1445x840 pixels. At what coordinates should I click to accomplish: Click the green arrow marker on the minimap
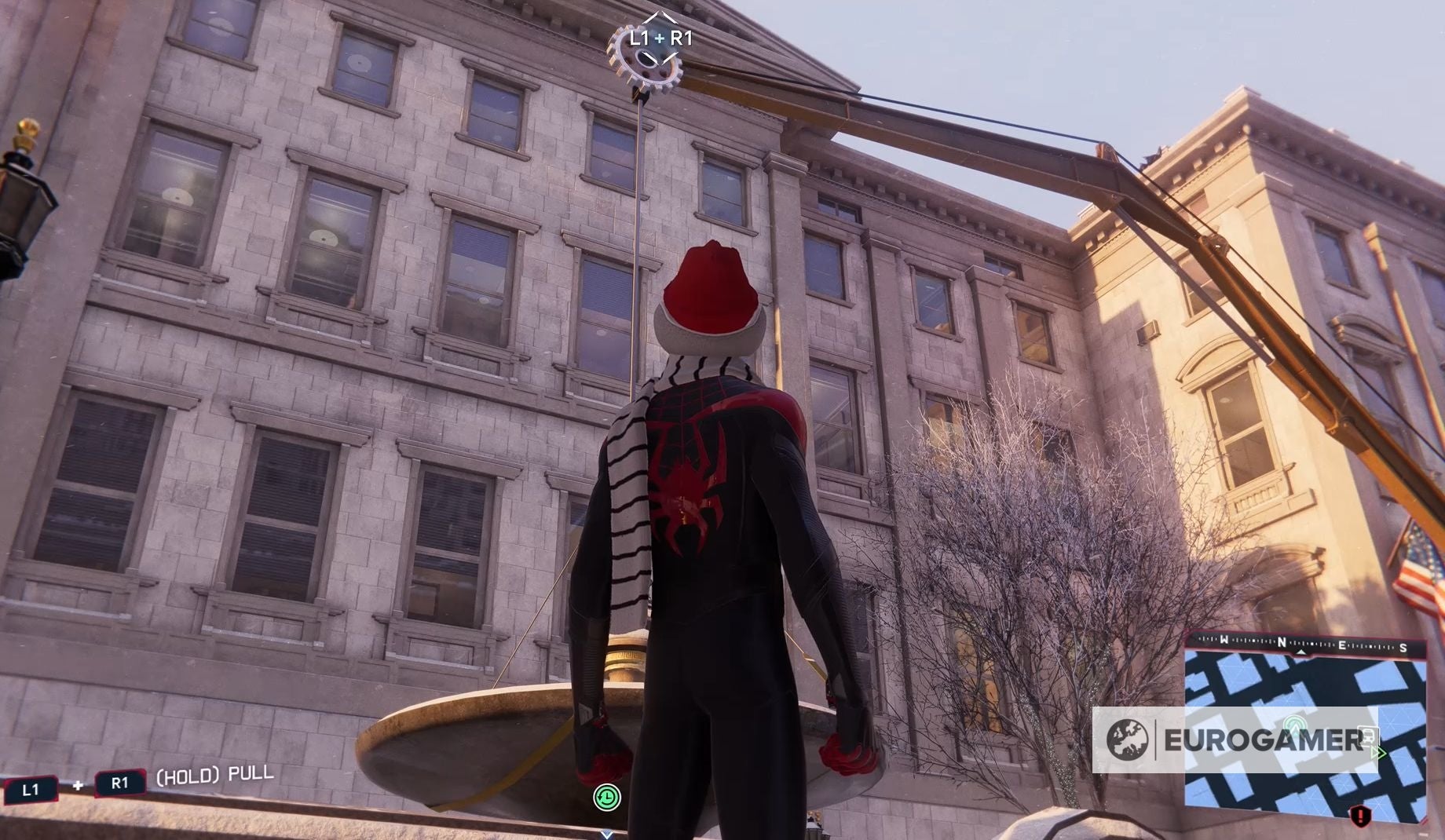1377,754
